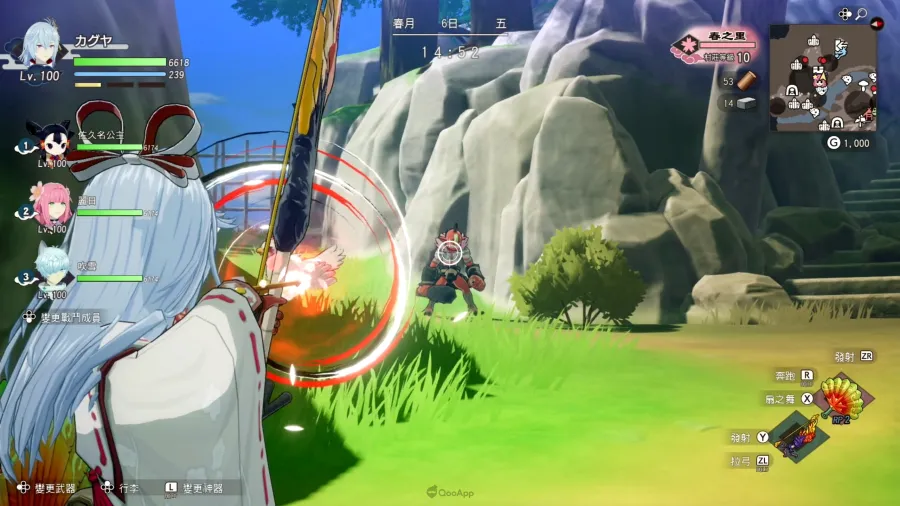The width and height of the screenshot is (900, 506).
Task: Open the Spring Village level badge
Action: click(x=690, y=46)
